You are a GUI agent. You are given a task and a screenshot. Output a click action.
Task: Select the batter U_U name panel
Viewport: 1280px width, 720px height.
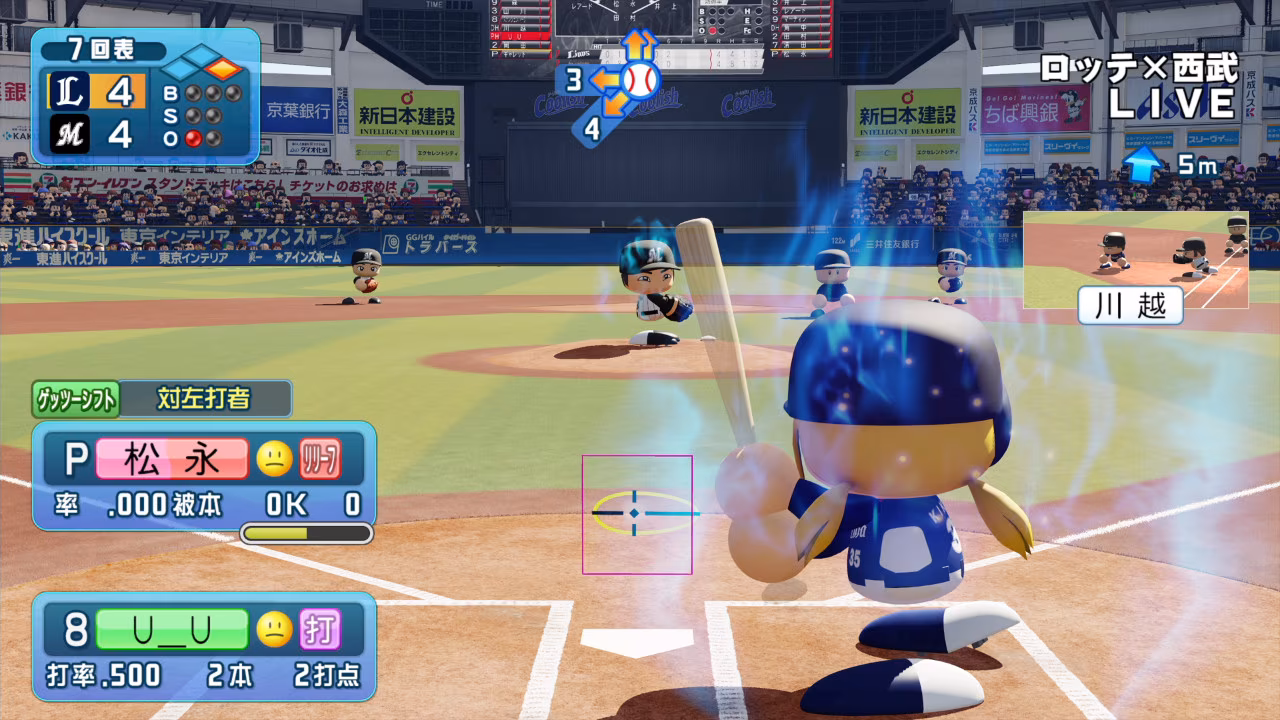tap(172, 630)
